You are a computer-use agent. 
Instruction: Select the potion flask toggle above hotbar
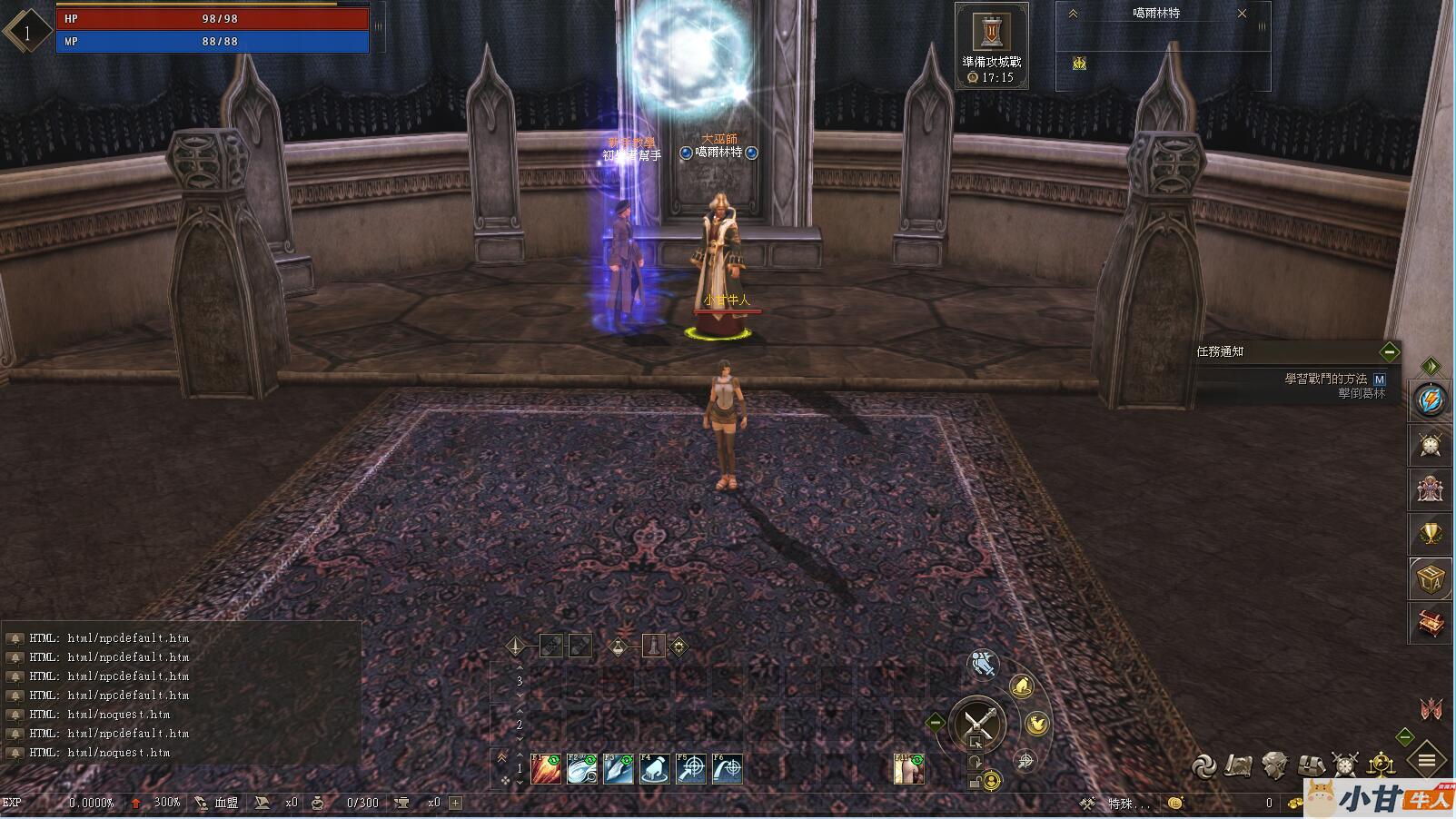pos(619,646)
